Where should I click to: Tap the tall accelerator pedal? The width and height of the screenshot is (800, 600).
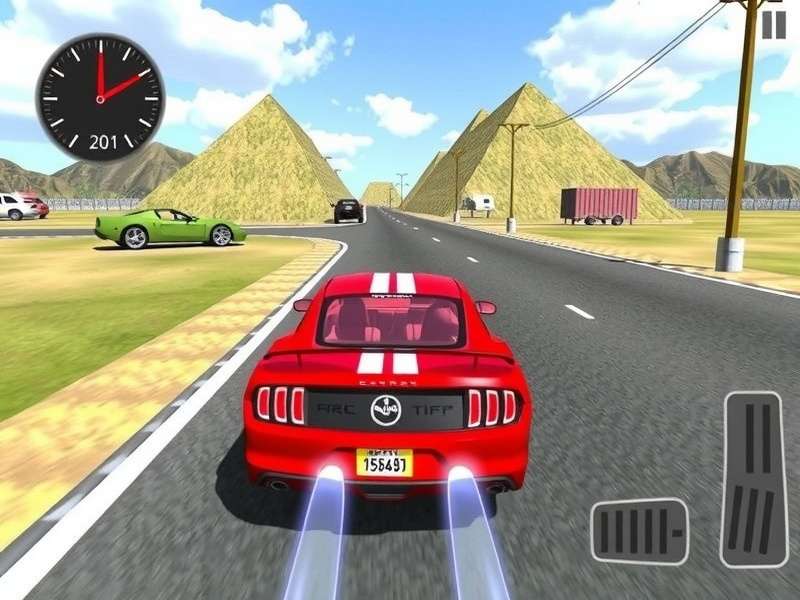755,479
